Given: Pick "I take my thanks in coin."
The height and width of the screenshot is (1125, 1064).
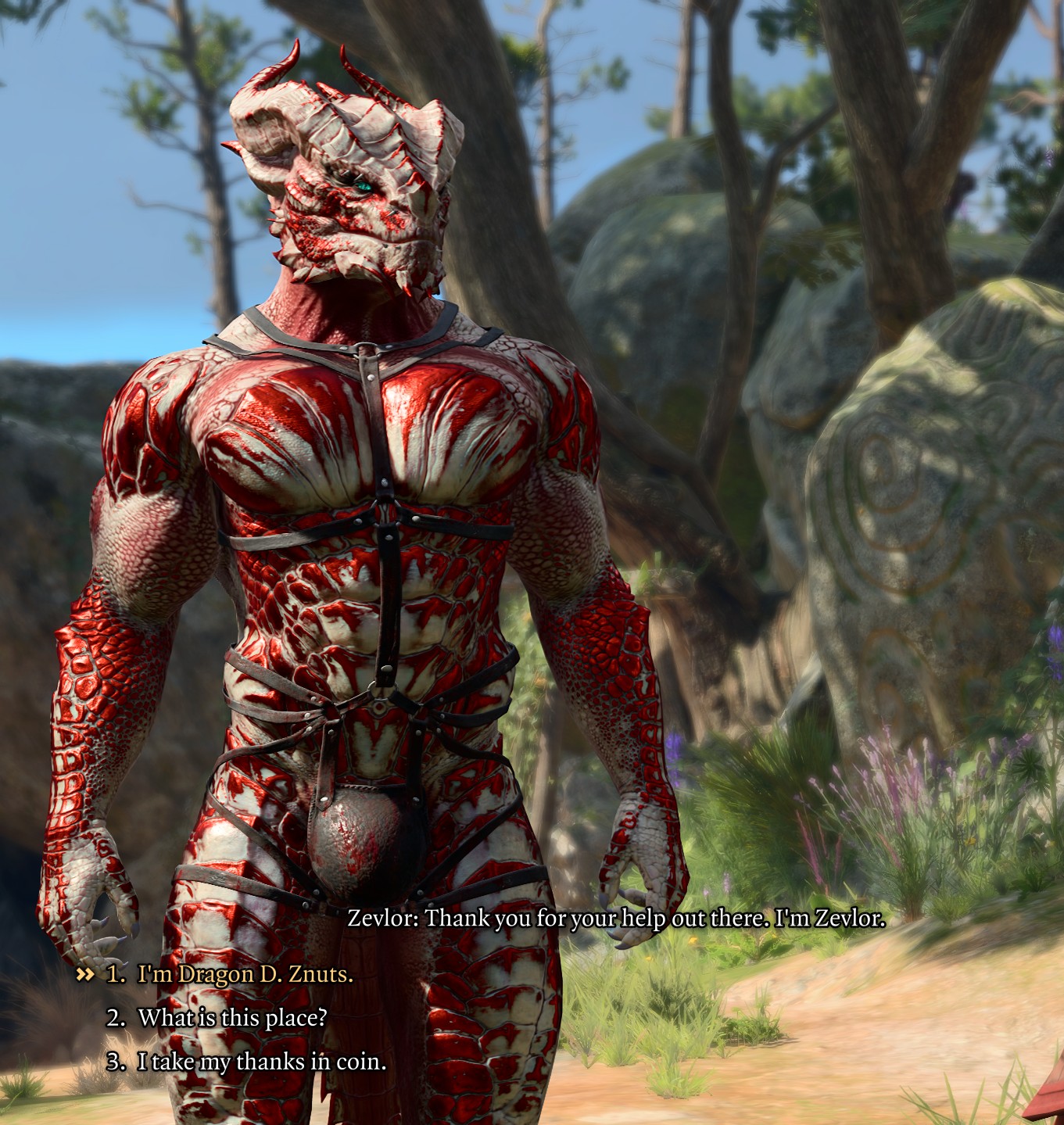Looking at the screenshot, I should (261, 1062).
